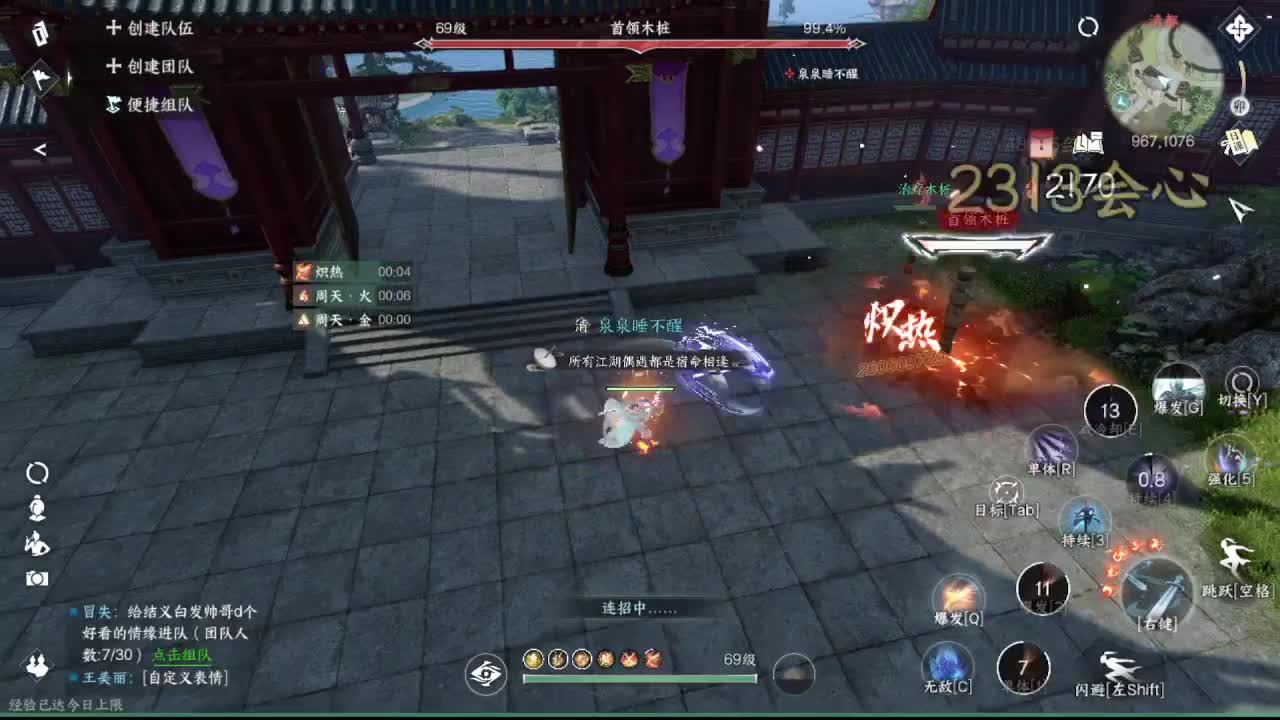1280x720 pixels.
Task: Open the quest book icon near the minimap
Action: coord(1089,142)
